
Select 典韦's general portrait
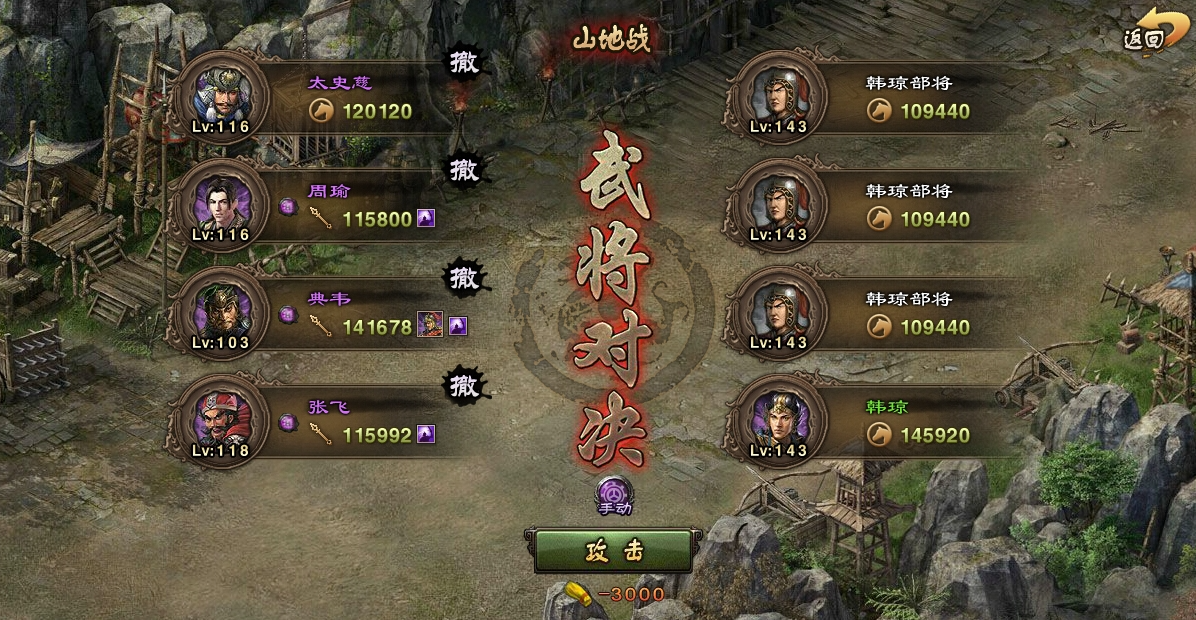[220, 312]
